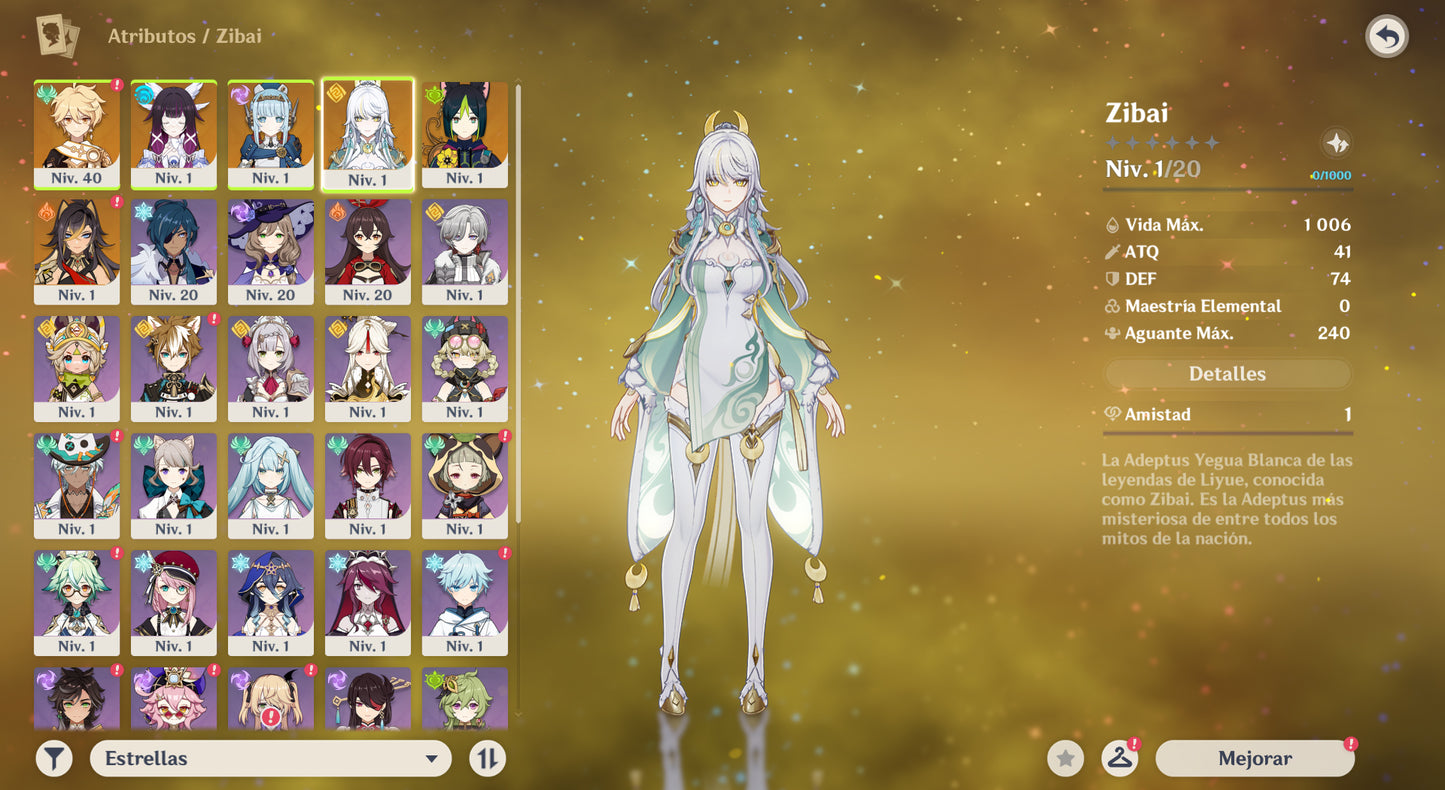1445x790 pixels.
Task: Click the Amistad friendship icon
Action: [x=1112, y=414]
